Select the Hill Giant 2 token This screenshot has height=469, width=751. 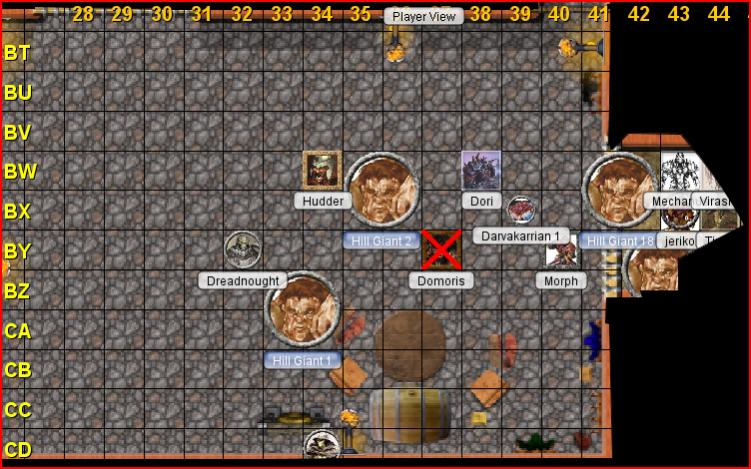(381, 190)
